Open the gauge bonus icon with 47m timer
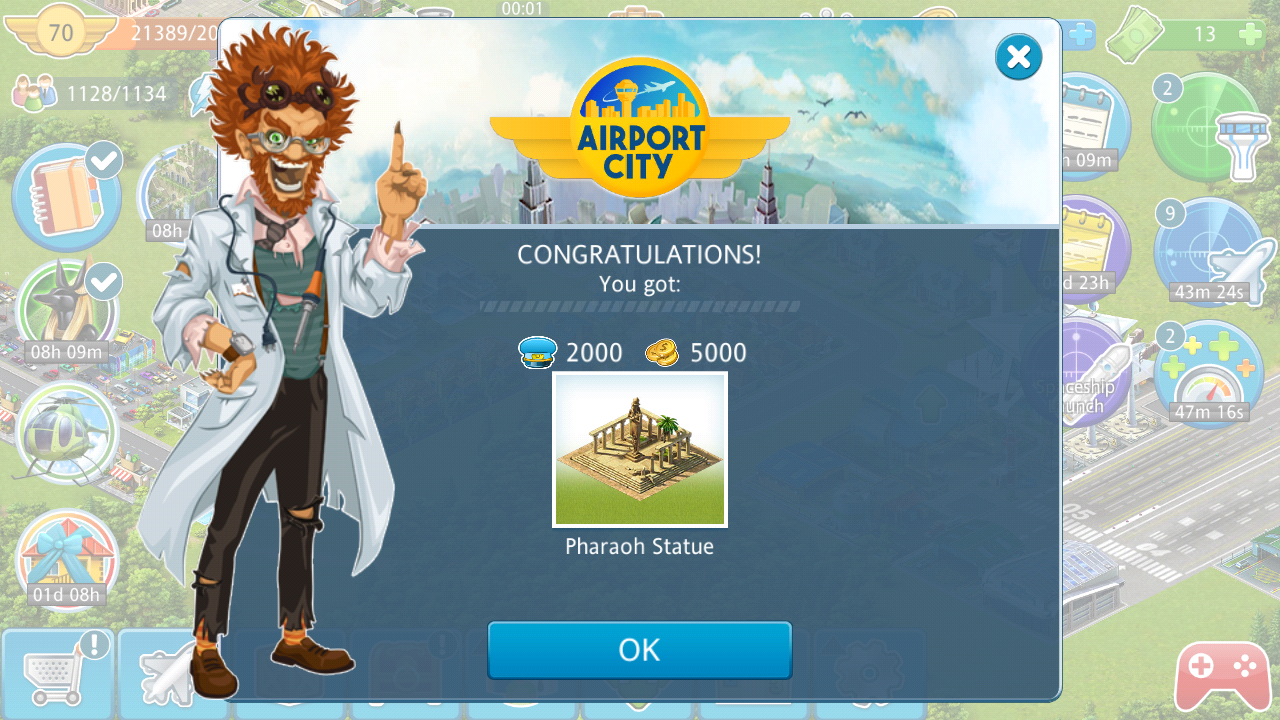 (x=1208, y=374)
